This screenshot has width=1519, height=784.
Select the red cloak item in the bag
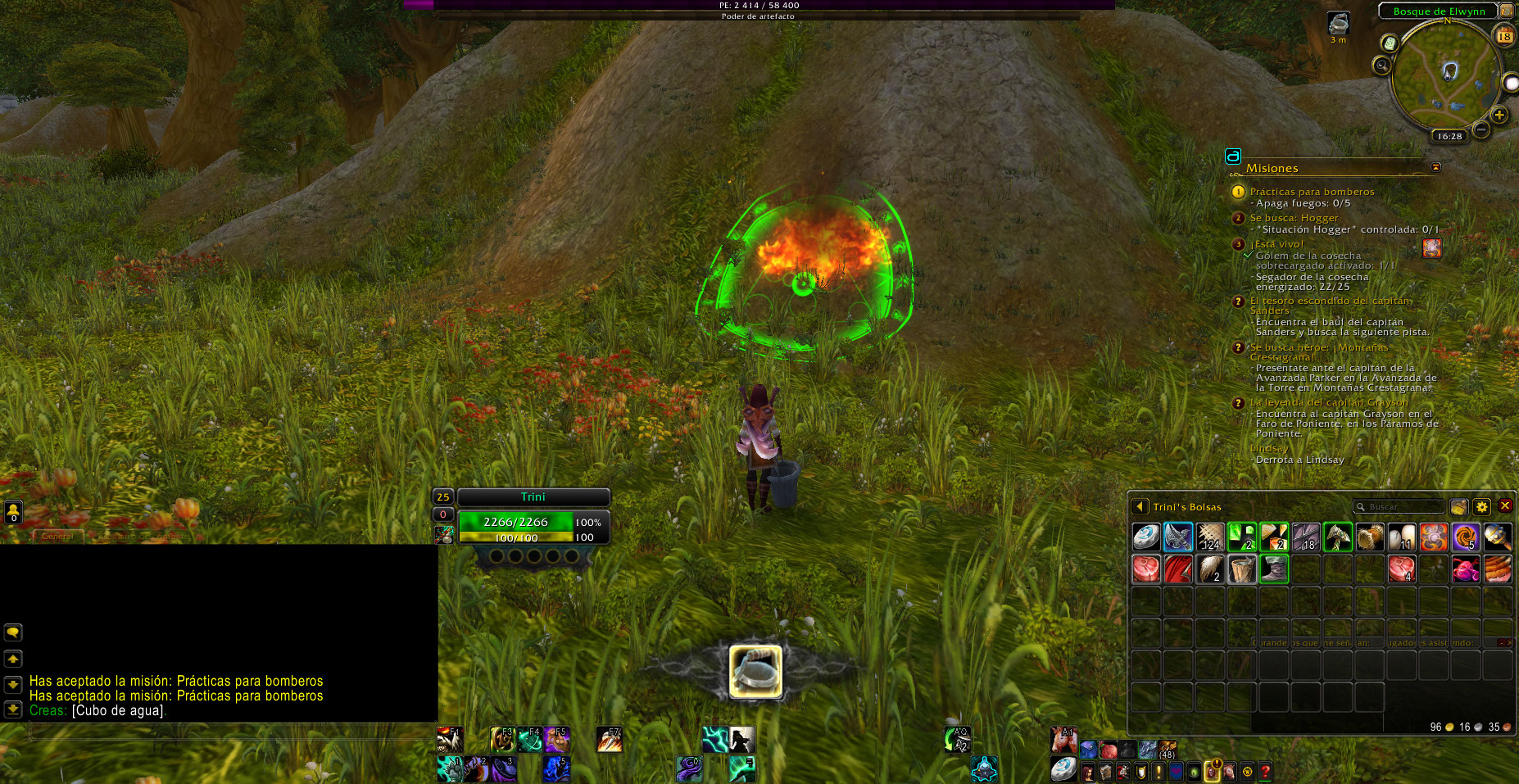click(1178, 569)
